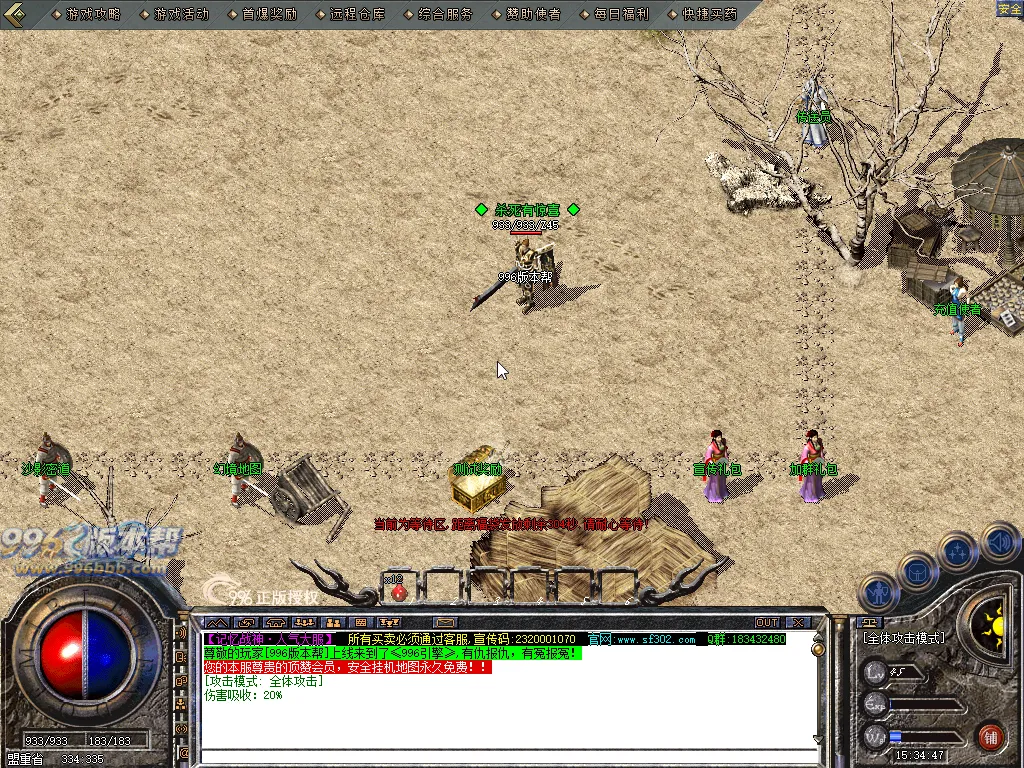Open the 赞助使者 sponsor menu
The width and height of the screenshot is (1024, 768).
pos(533,14)
